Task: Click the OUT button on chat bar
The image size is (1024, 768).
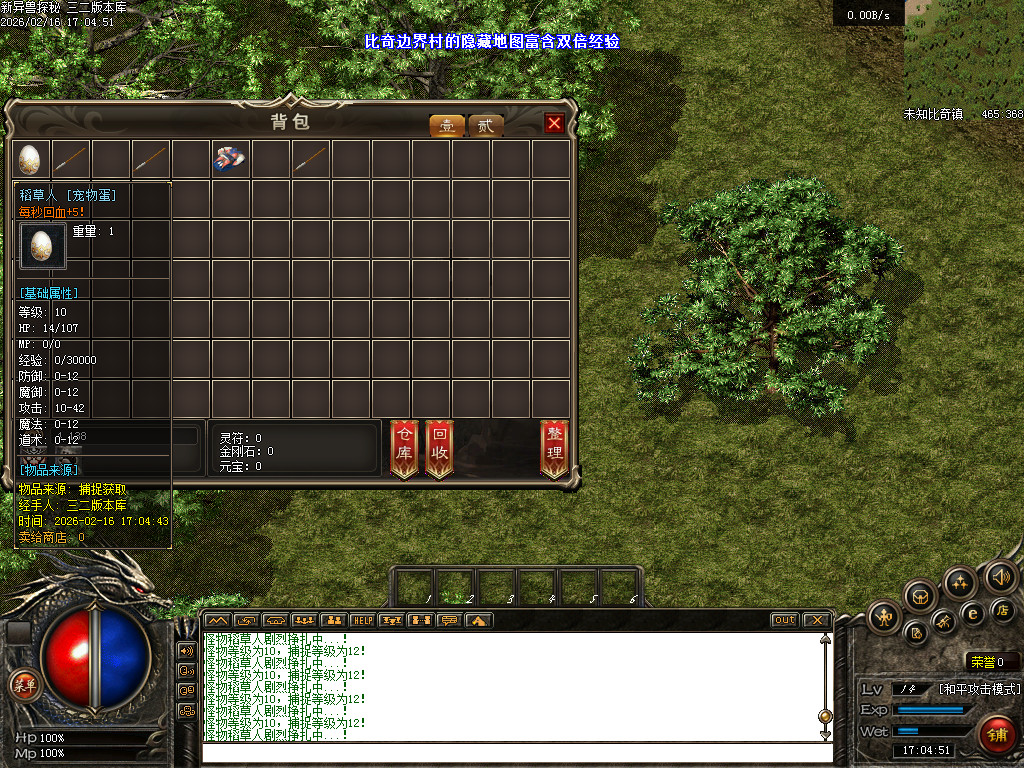Action: click(x=785, y=620)
